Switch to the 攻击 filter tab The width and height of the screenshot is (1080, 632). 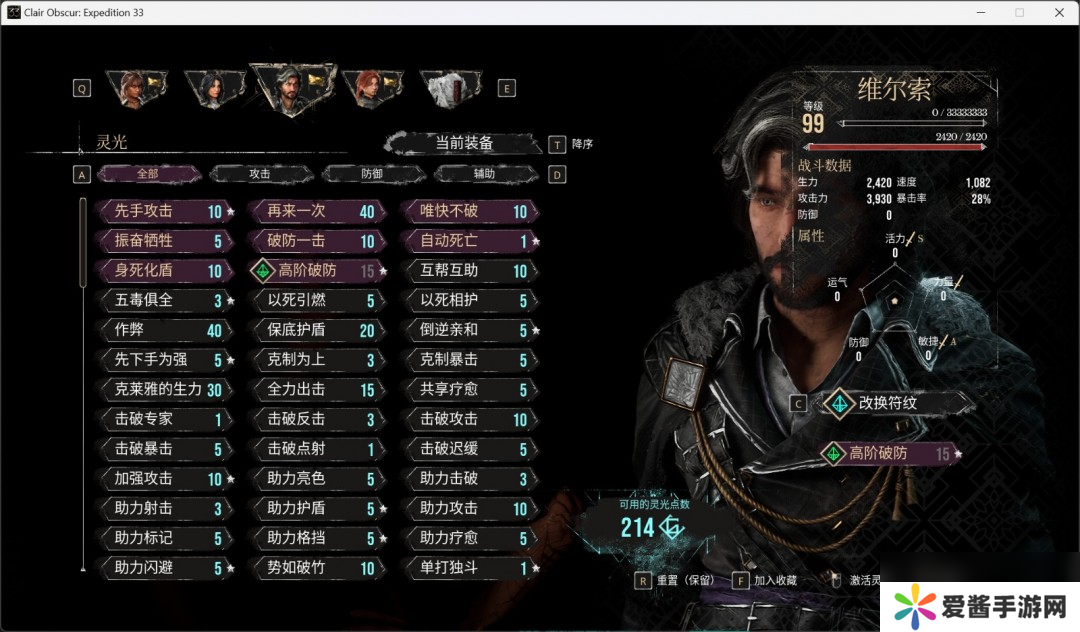pos(260,174)
